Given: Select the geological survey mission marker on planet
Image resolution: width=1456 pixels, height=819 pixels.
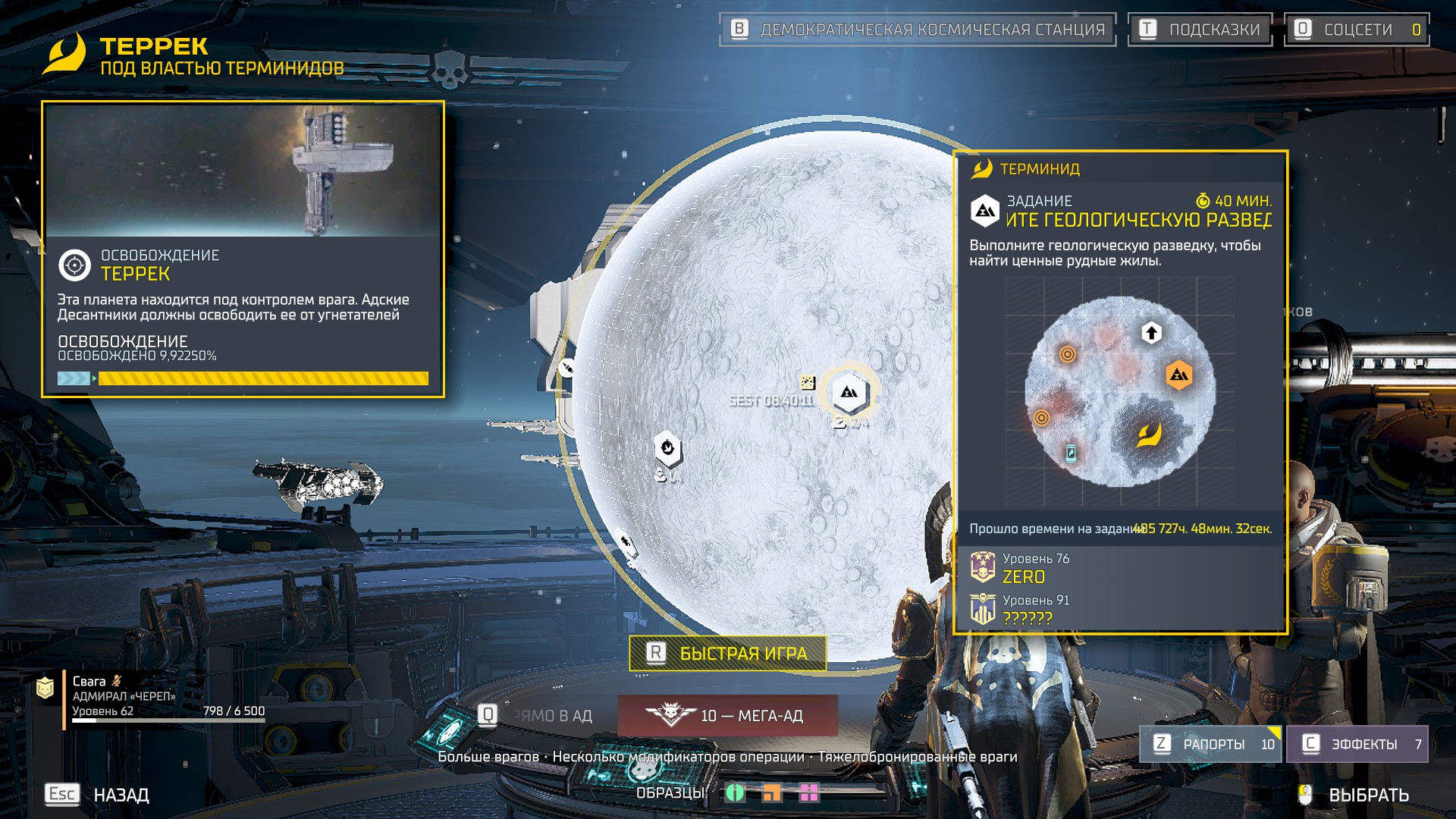Looking at the screenshot, I should tap(849, 393).
